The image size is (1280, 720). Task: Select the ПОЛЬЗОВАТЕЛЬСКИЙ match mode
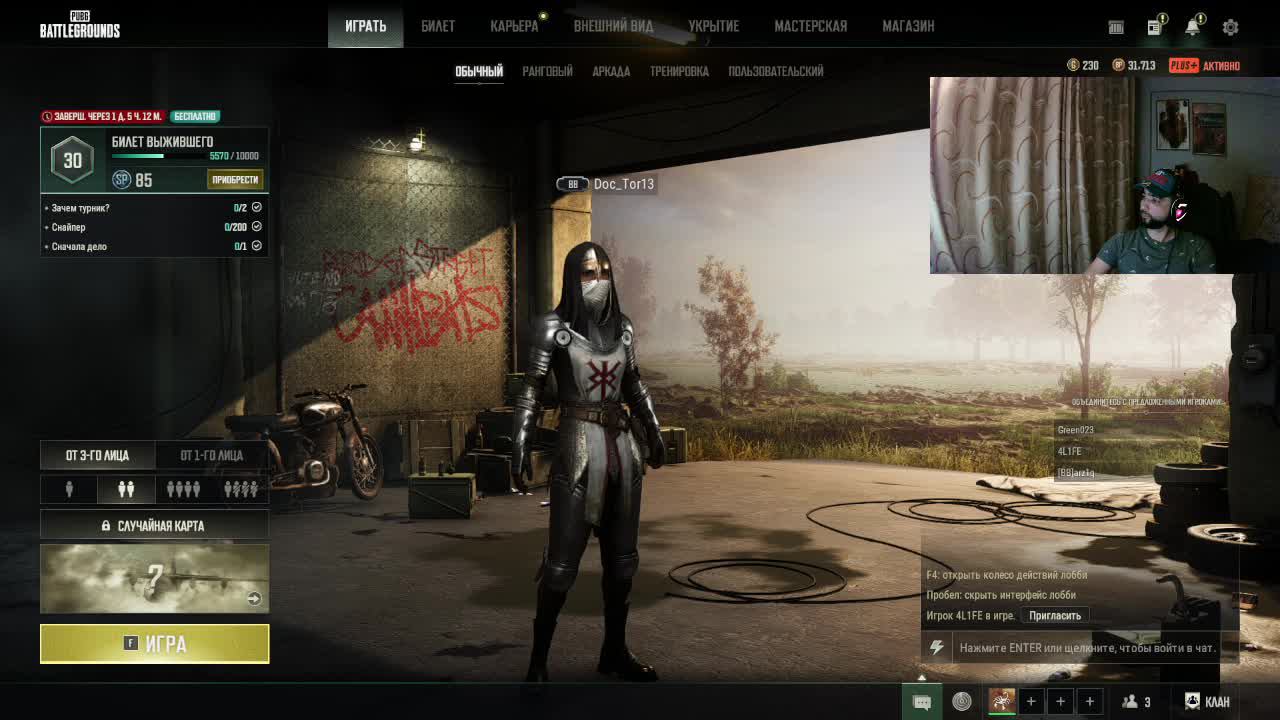776,71
